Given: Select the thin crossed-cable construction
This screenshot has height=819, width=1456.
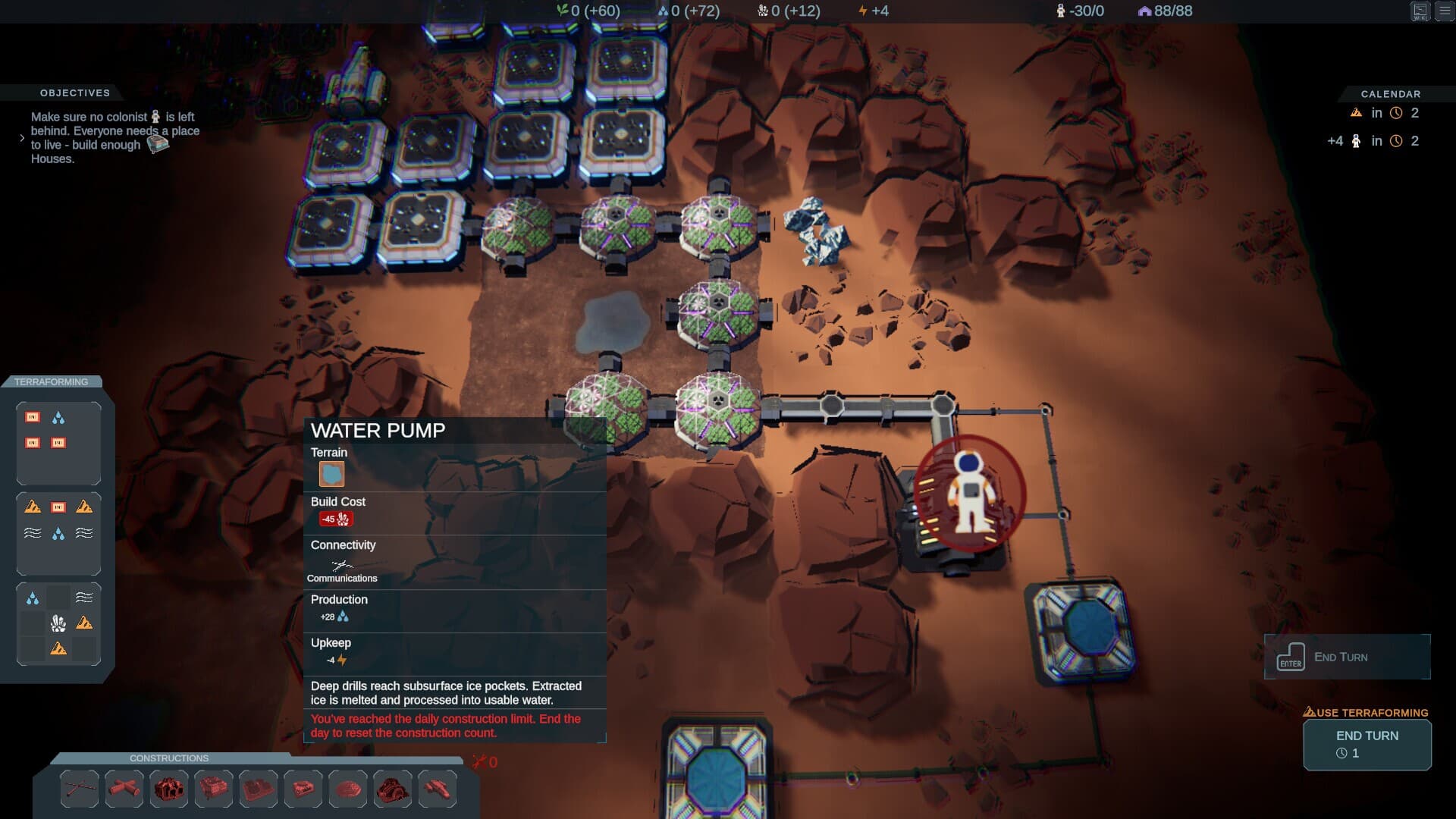Looking at the screenshot, I should pos(80,789).
